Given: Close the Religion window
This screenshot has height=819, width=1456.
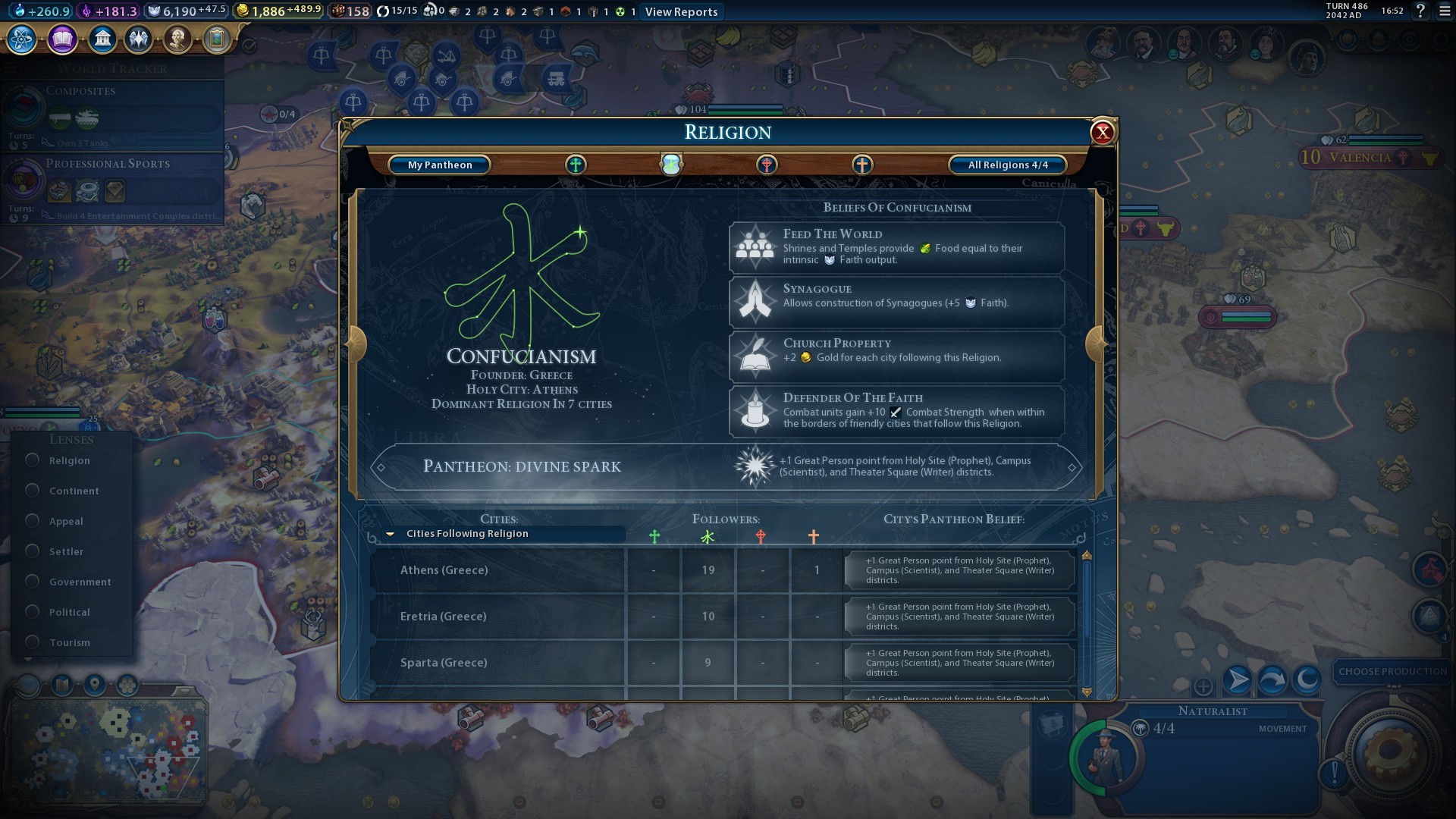Looking at the screenshot, I should (x=1102, y=133).
